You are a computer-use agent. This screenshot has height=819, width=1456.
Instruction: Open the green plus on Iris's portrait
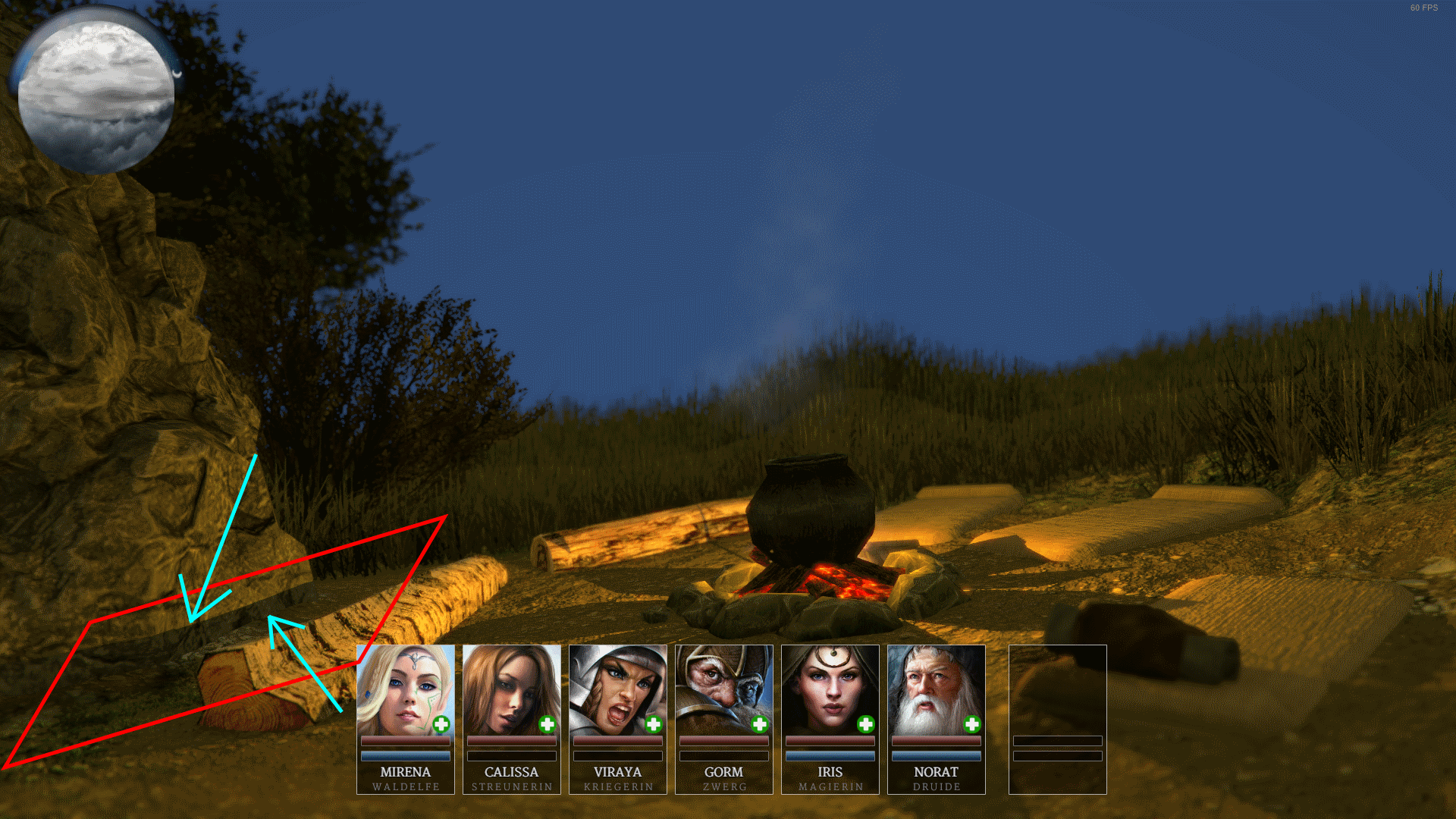tap(866, 724)
